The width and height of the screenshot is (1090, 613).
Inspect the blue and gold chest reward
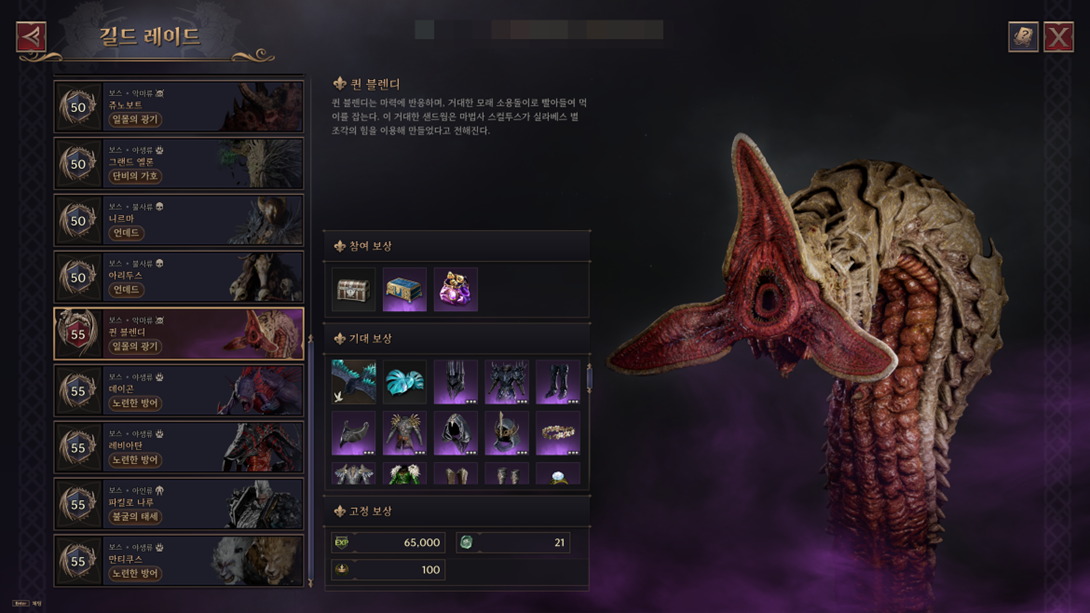[x=404, y=290]
